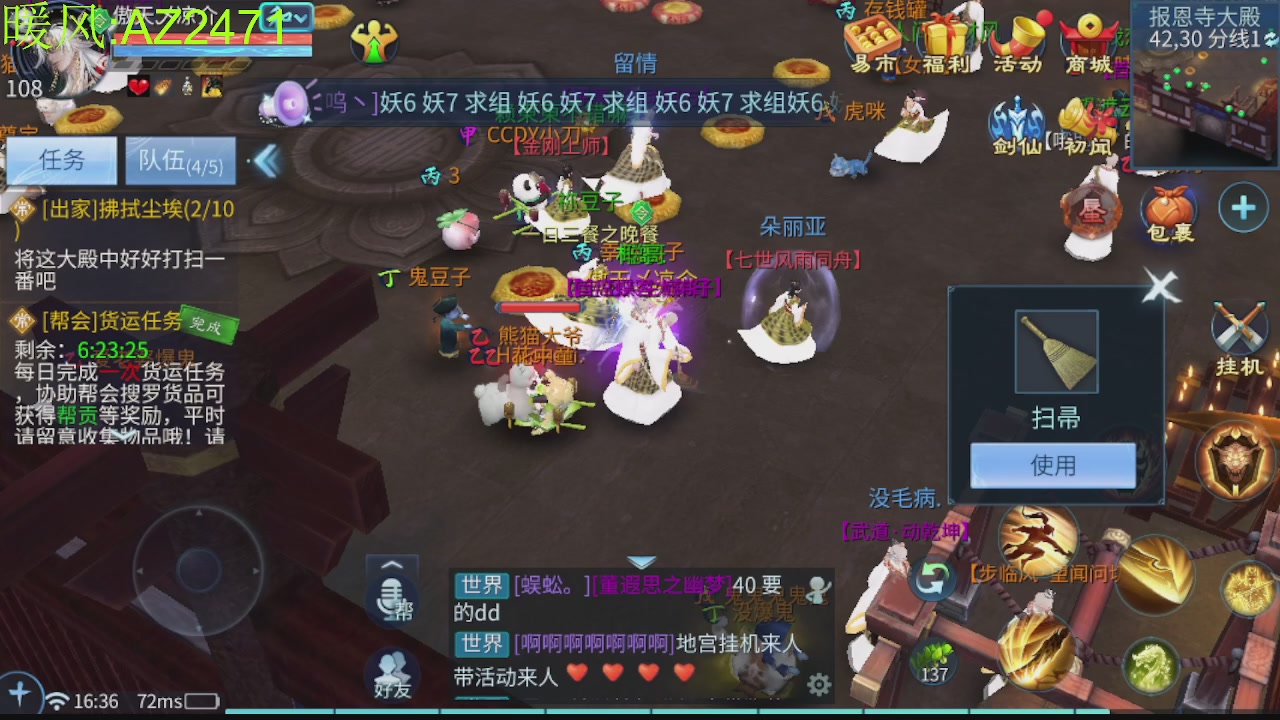Collapse the chat window via the down arrow

pyautogui.click(x=640, y=562)
